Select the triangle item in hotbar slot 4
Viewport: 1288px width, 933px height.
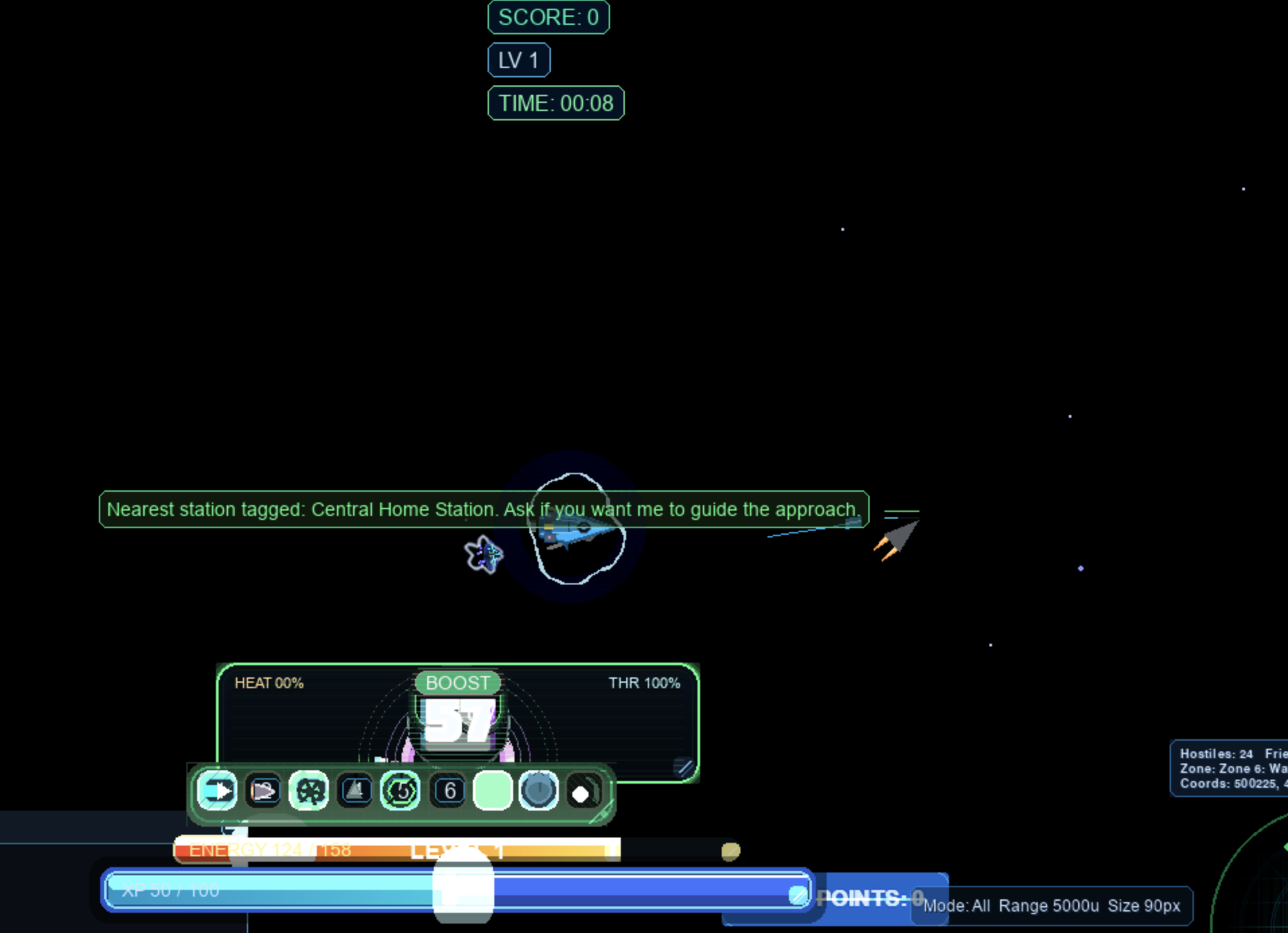[x=354, y=790]
